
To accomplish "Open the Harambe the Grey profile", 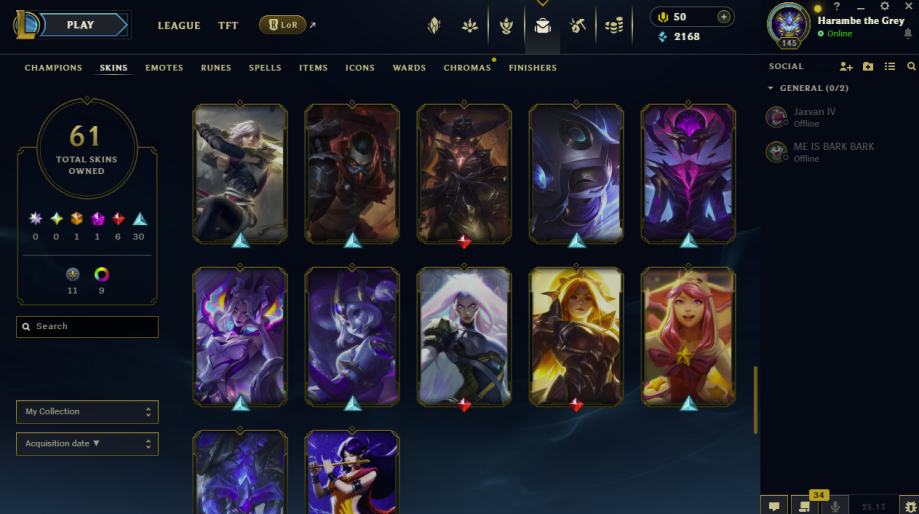I will (860, 21).
